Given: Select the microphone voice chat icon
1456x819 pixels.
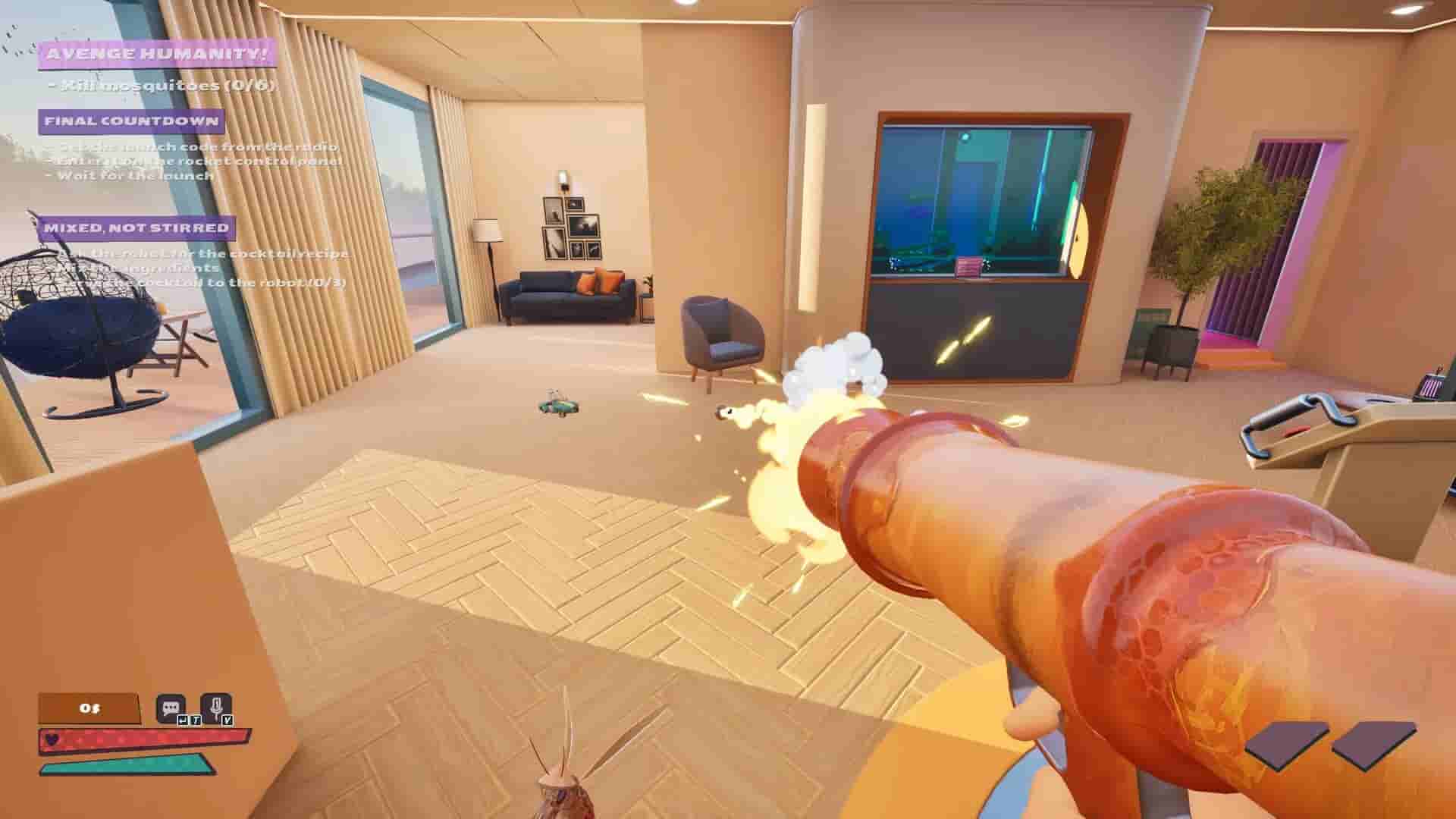Looking at the screenshot, I should 218,705.
